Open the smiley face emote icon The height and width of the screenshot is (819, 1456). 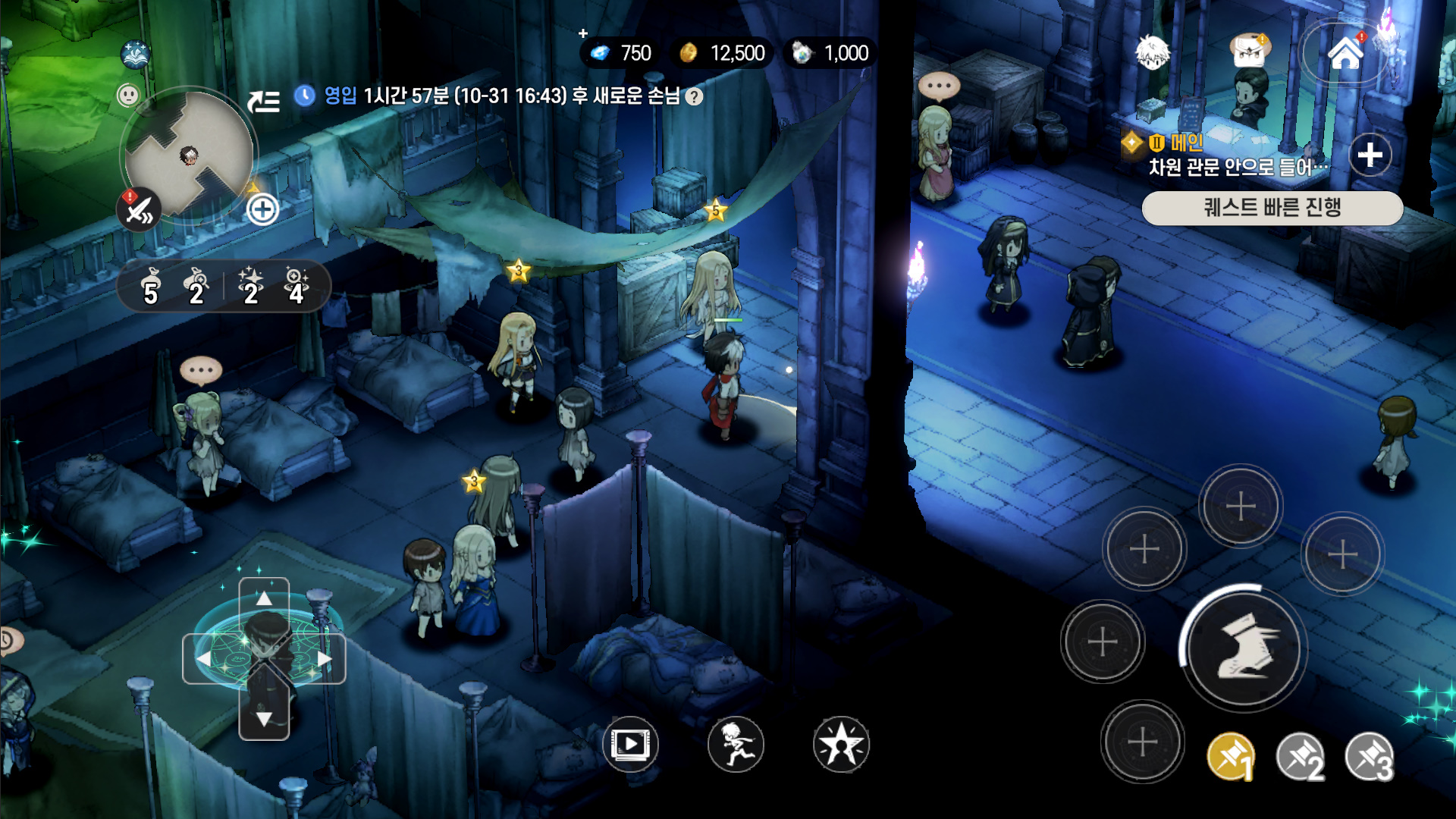tap(128, 95)
